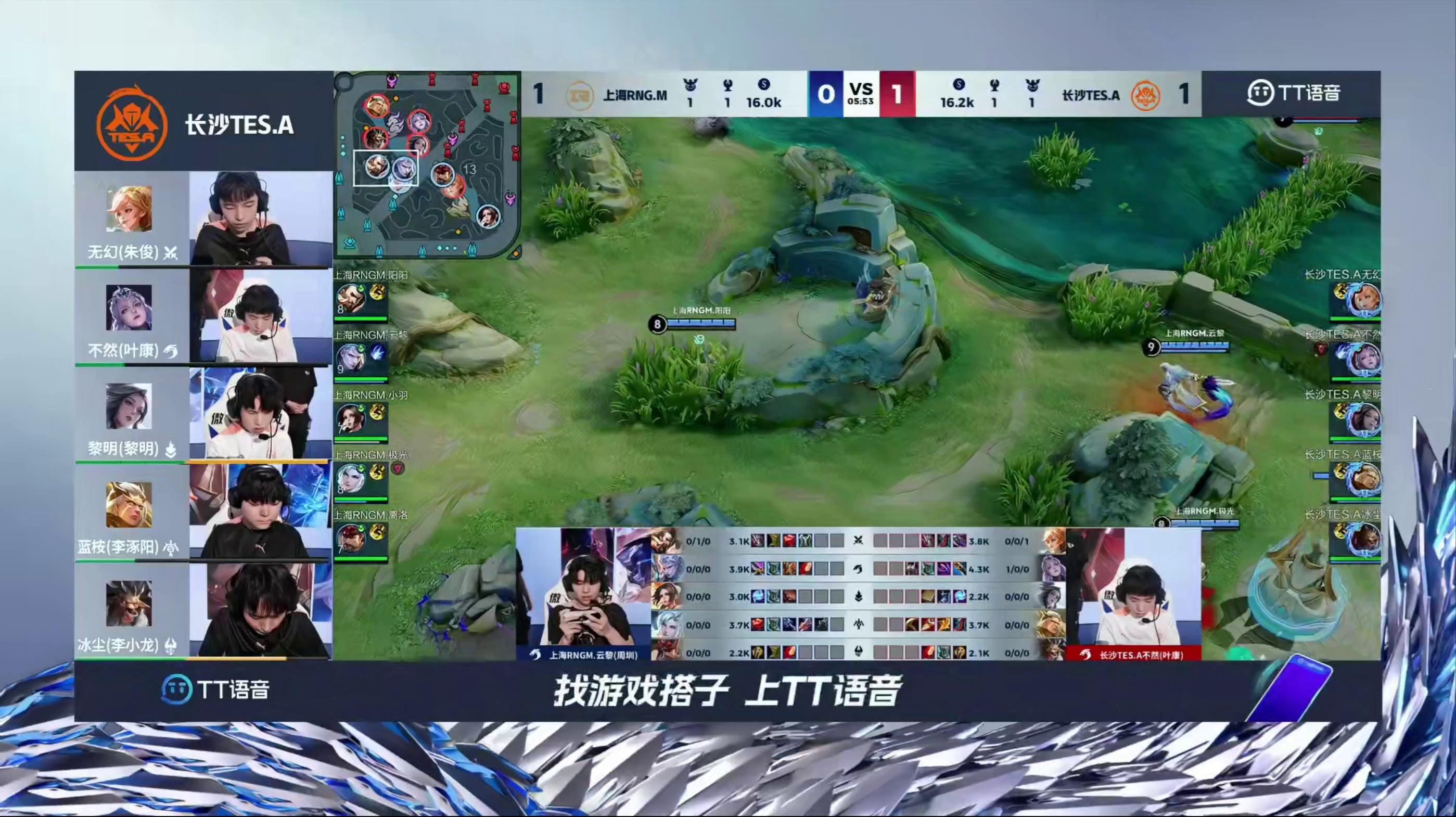Choose 黎明(黎明) row in TES.A roster panel
This screenshot has width=1456, height=817.
point(203,416)
